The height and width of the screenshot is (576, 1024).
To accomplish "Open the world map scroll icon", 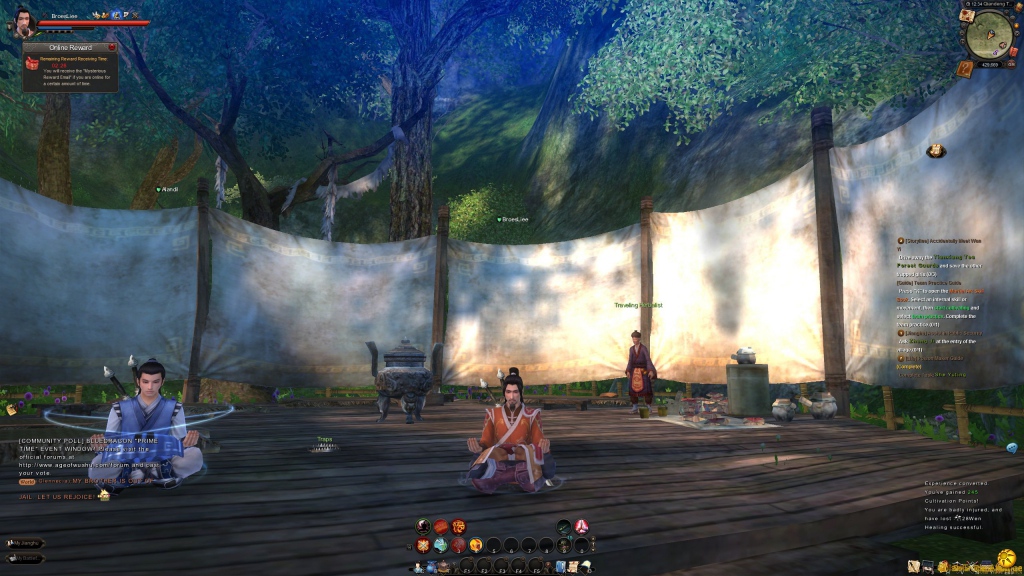I will coord(967,16).
